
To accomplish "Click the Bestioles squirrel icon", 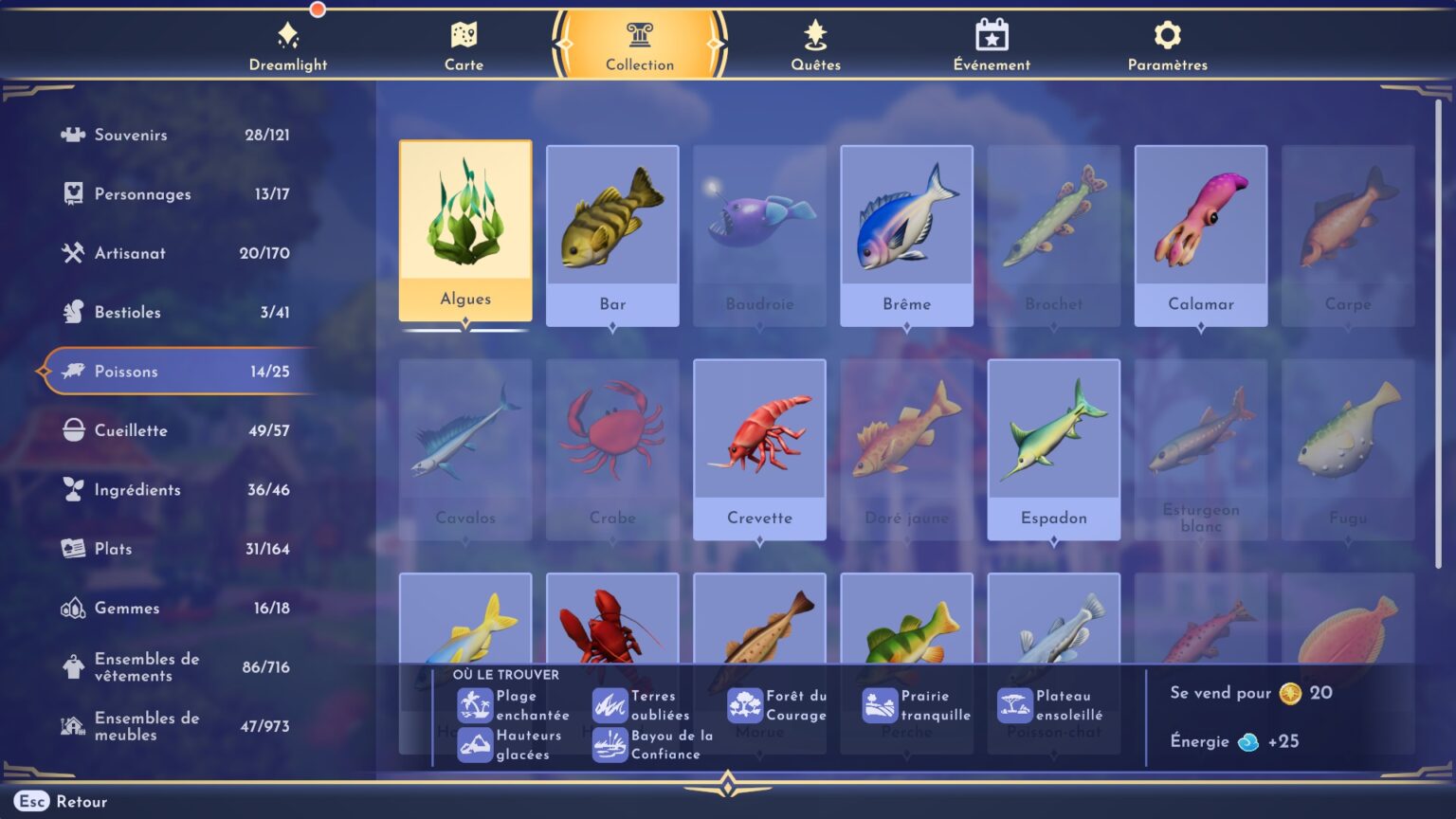I will [x=72, y=312].
